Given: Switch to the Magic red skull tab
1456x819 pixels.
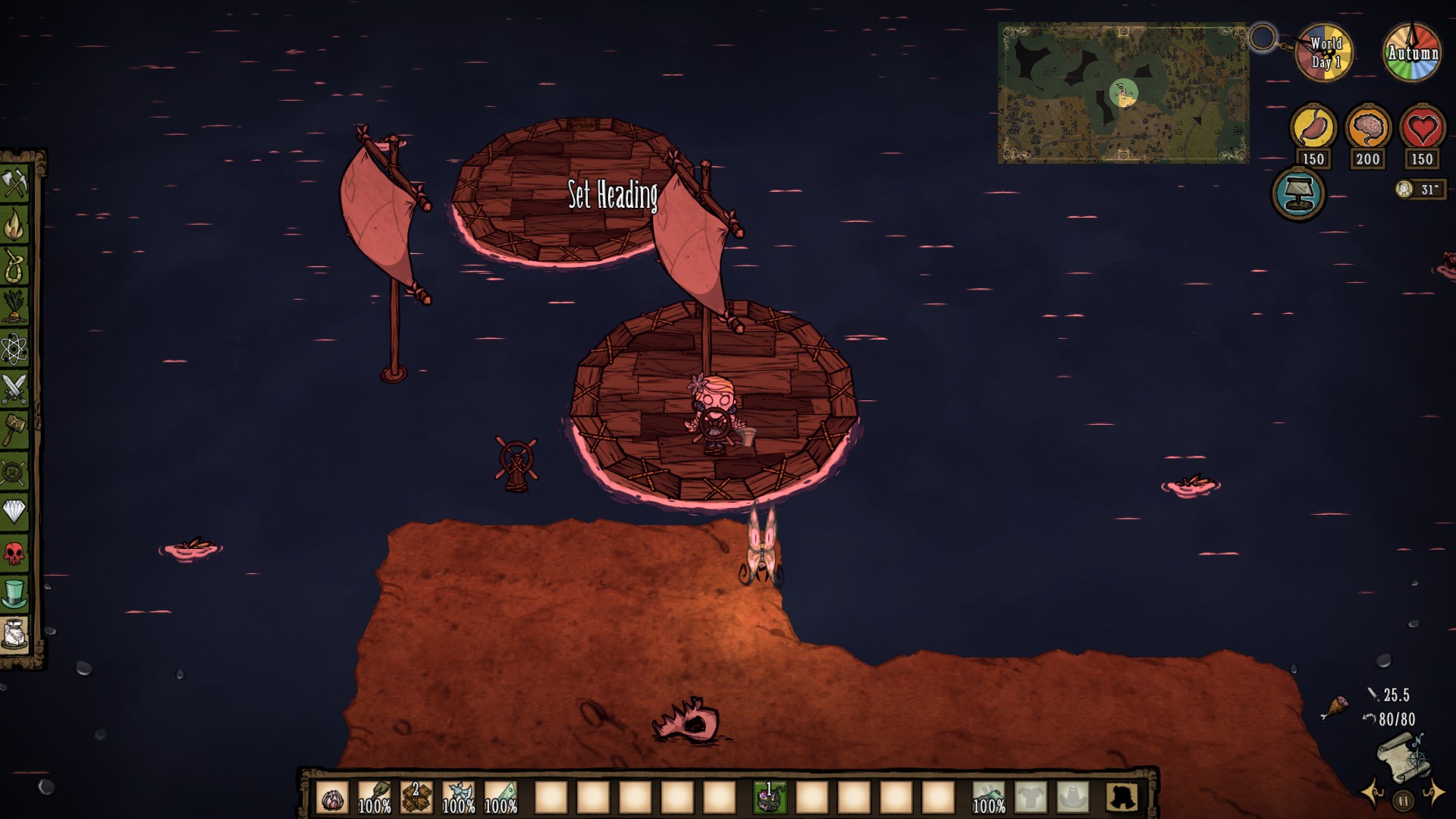Looking at the screenshot, I should click(x=14, y=553).
